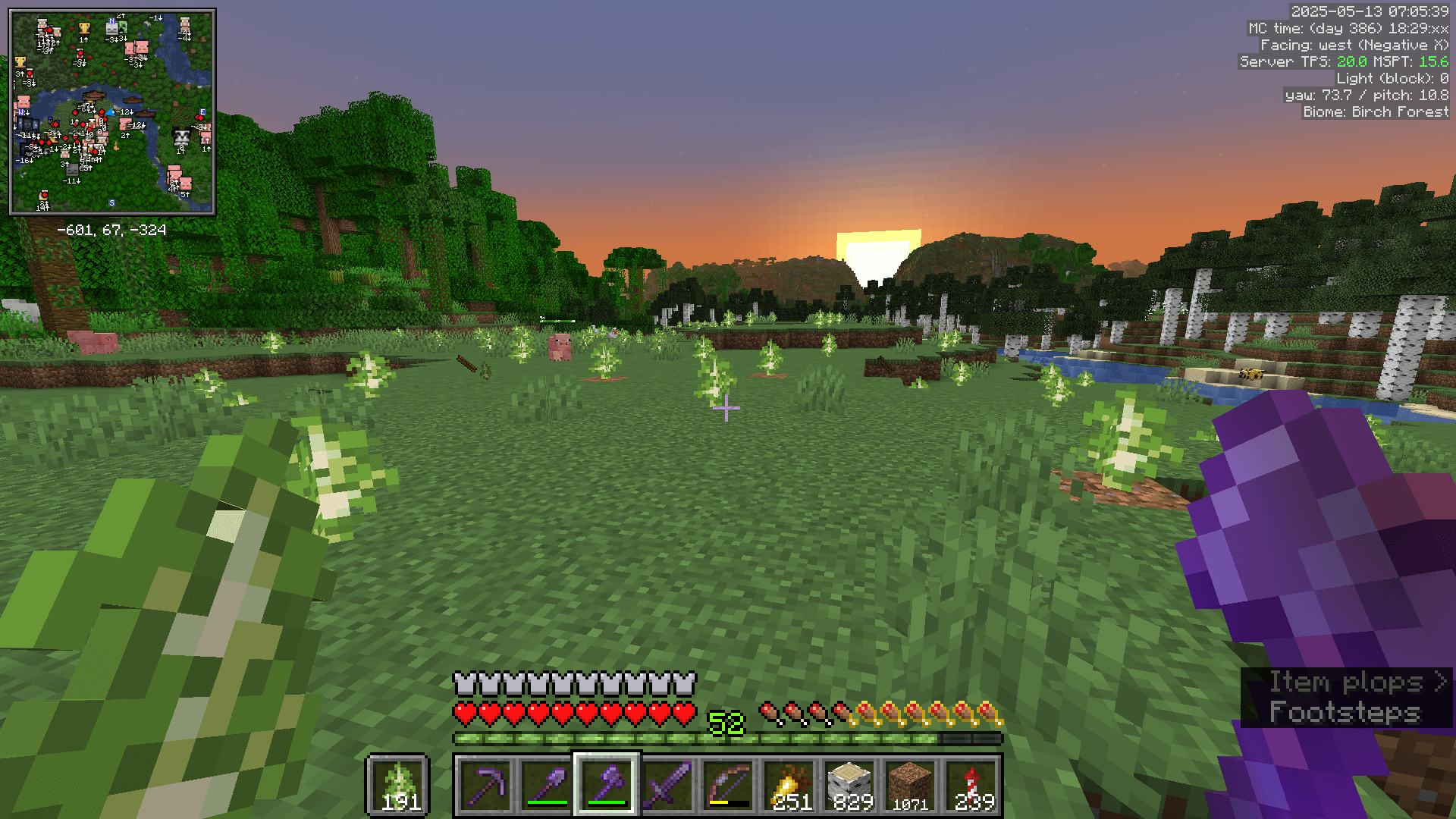
Task: Open the minimap in the top-left corner
Action: pyautogui.click(x=112, y=110)
